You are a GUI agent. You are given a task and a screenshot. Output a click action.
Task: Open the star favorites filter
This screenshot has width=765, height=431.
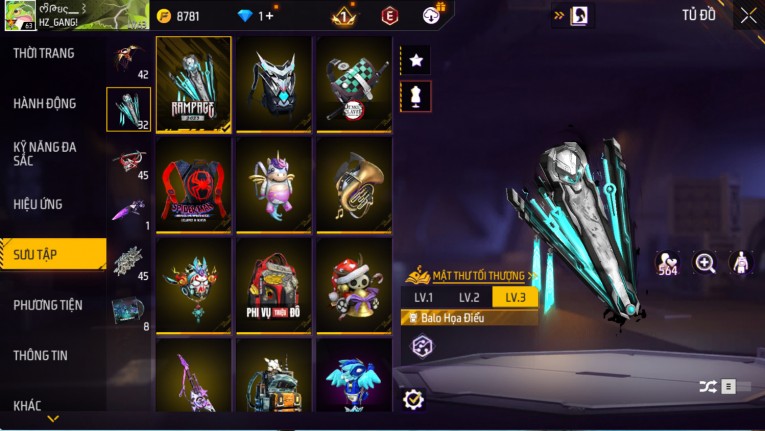click(416, 60)
